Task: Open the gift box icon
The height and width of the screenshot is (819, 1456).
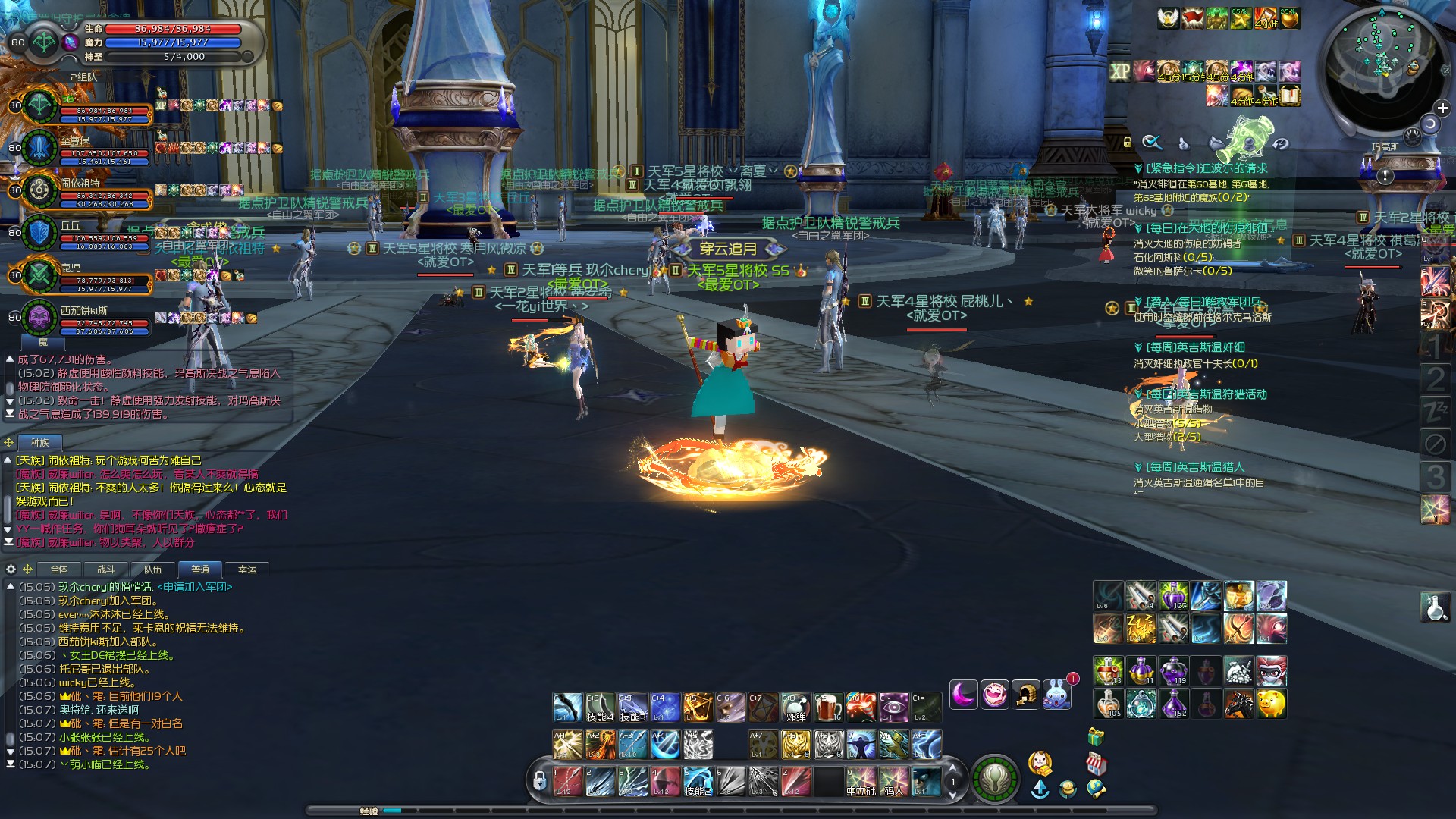Action: point(1095,736)
